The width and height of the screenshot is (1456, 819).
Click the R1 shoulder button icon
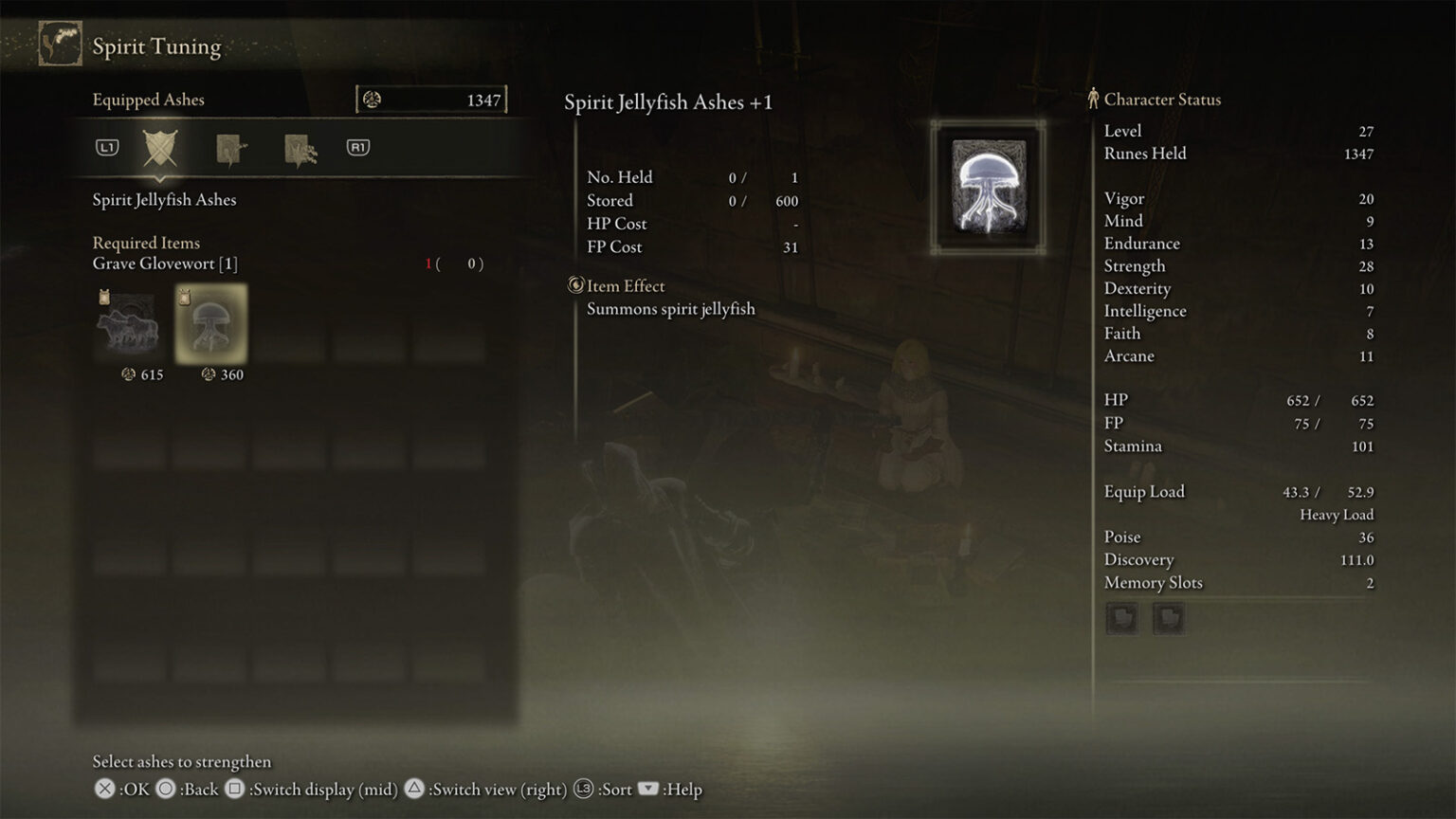(x=357, y=148)
